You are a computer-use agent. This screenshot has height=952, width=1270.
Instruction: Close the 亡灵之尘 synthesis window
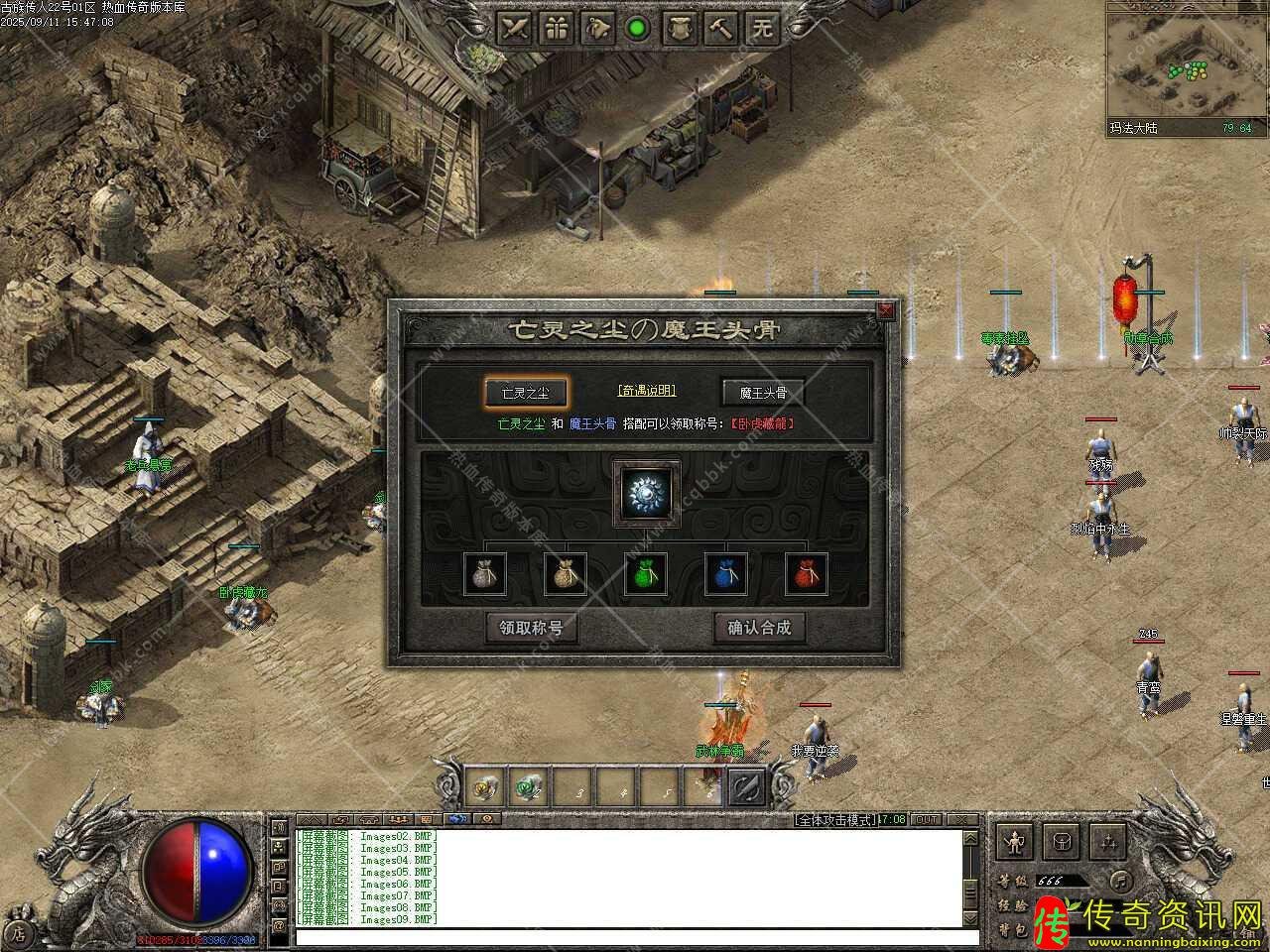pos(885,311)
